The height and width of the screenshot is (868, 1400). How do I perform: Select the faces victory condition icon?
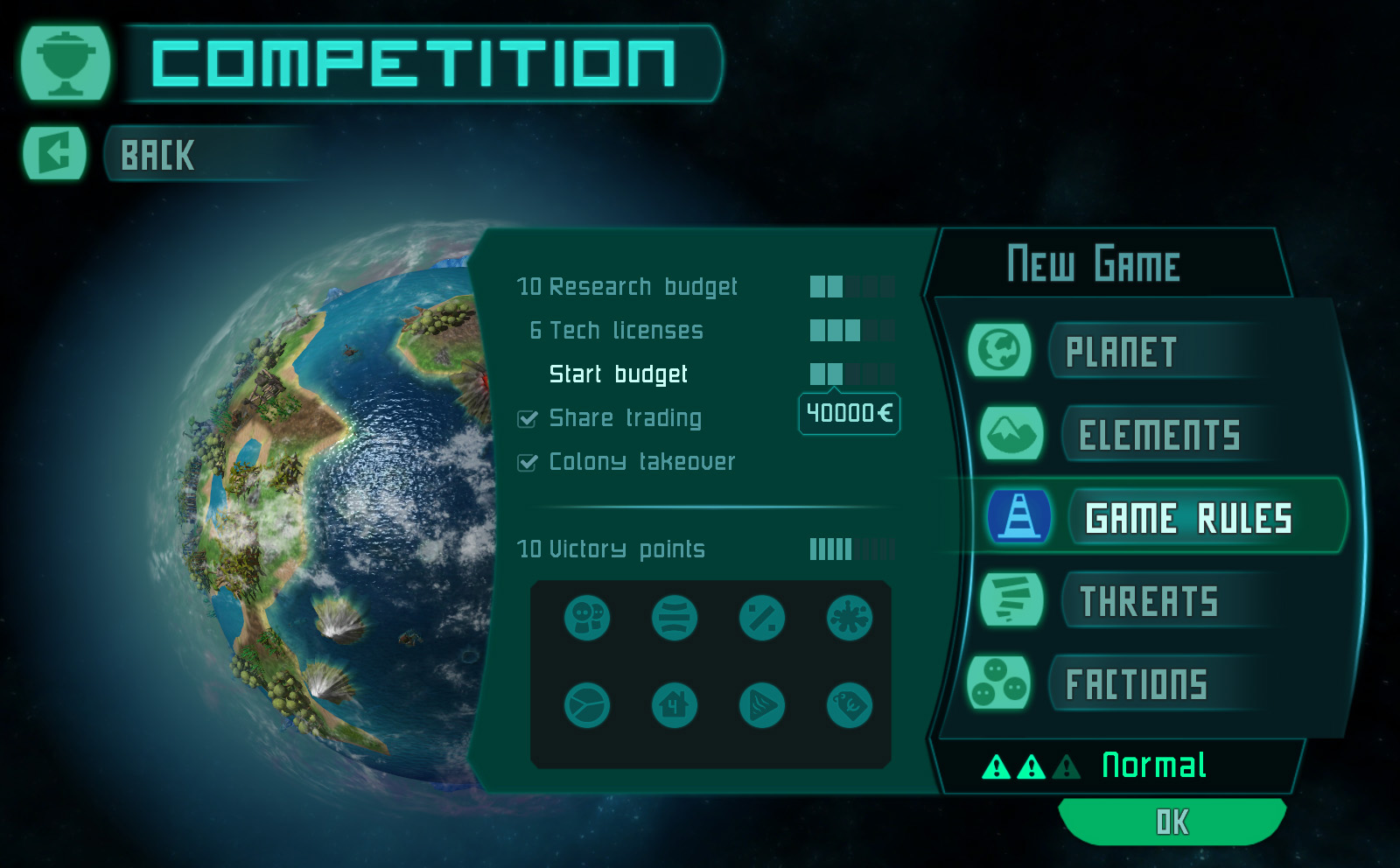[587, 618]
